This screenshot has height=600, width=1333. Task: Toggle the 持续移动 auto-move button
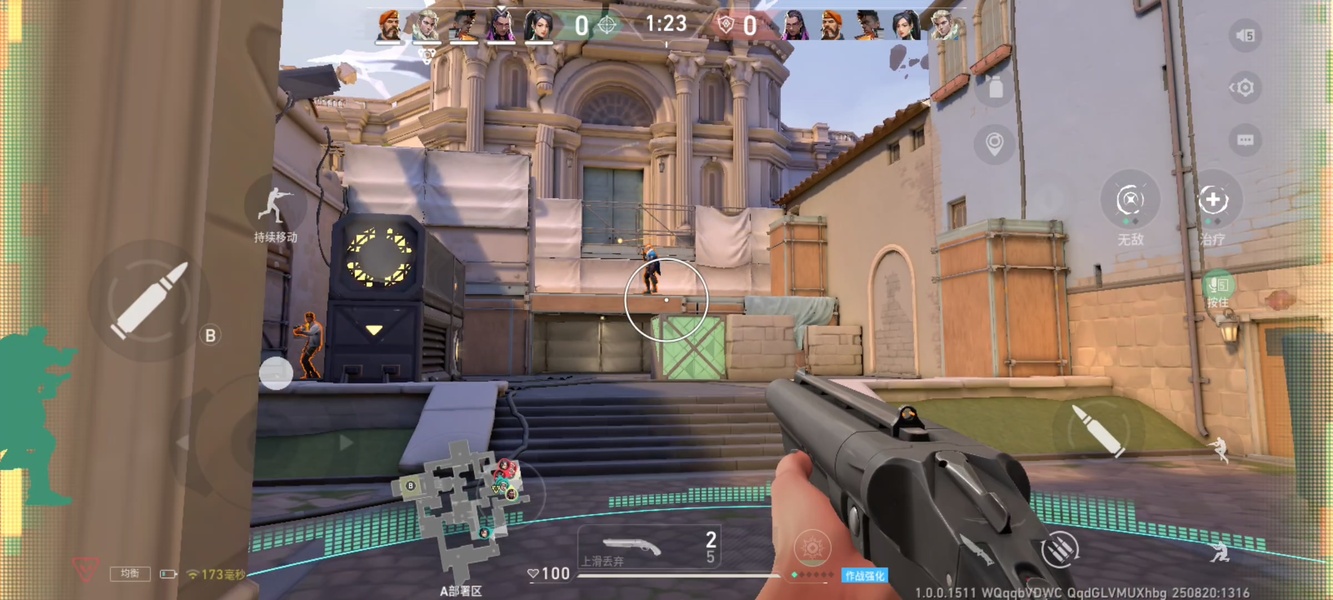point(275,207)
